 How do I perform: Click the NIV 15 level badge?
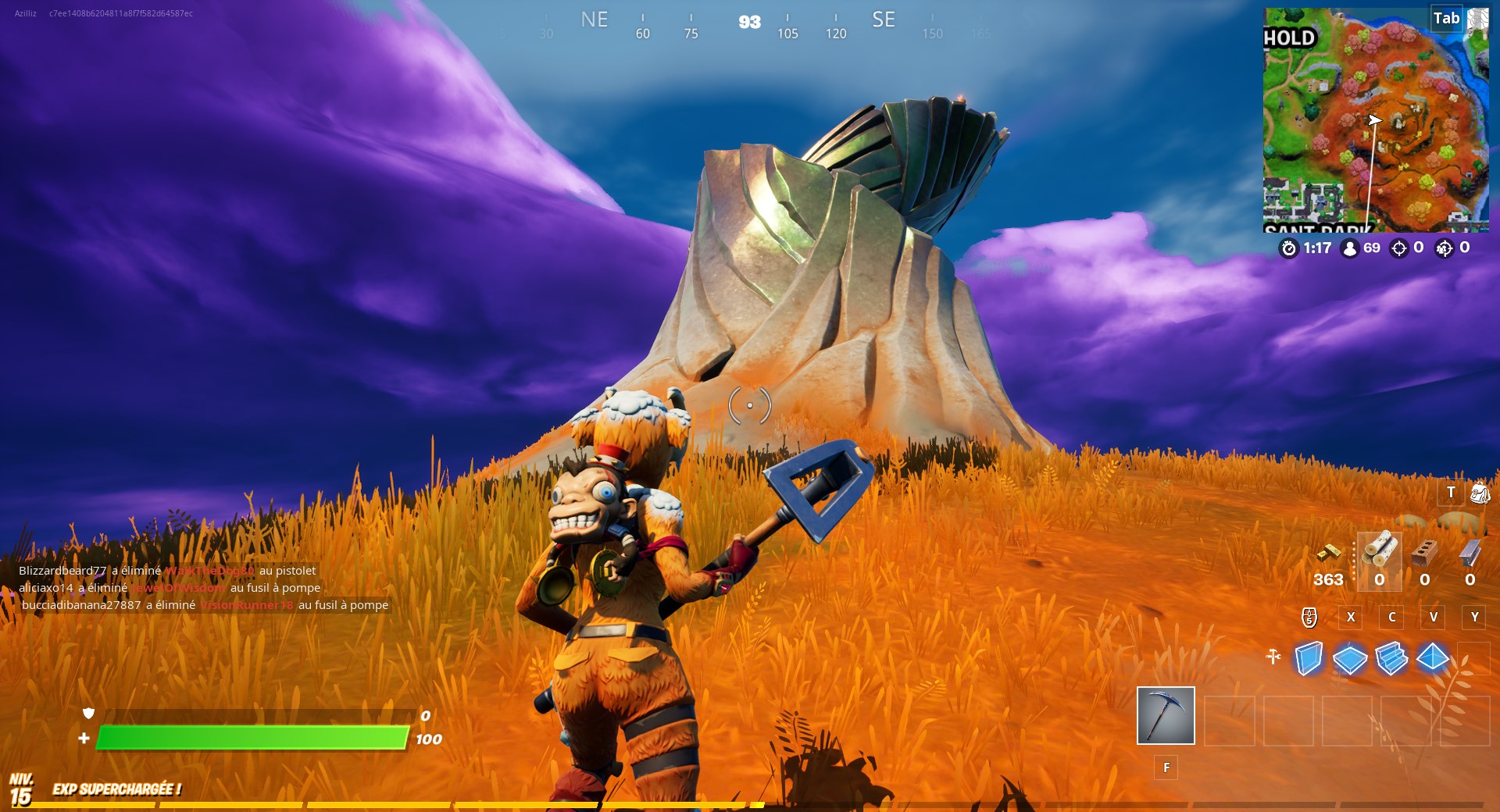(22, 789)
